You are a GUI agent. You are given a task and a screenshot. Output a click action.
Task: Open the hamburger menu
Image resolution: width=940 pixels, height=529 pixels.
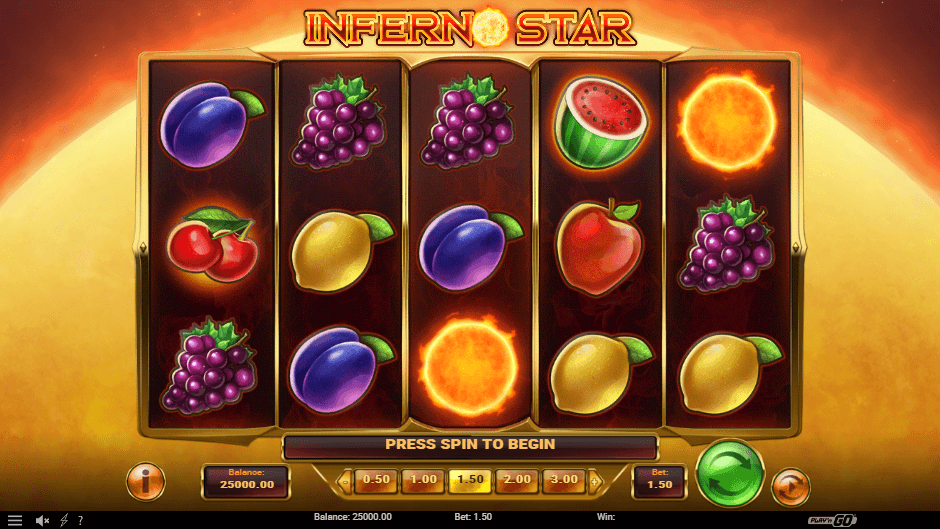pyautogui.click(x=15, y=521)
